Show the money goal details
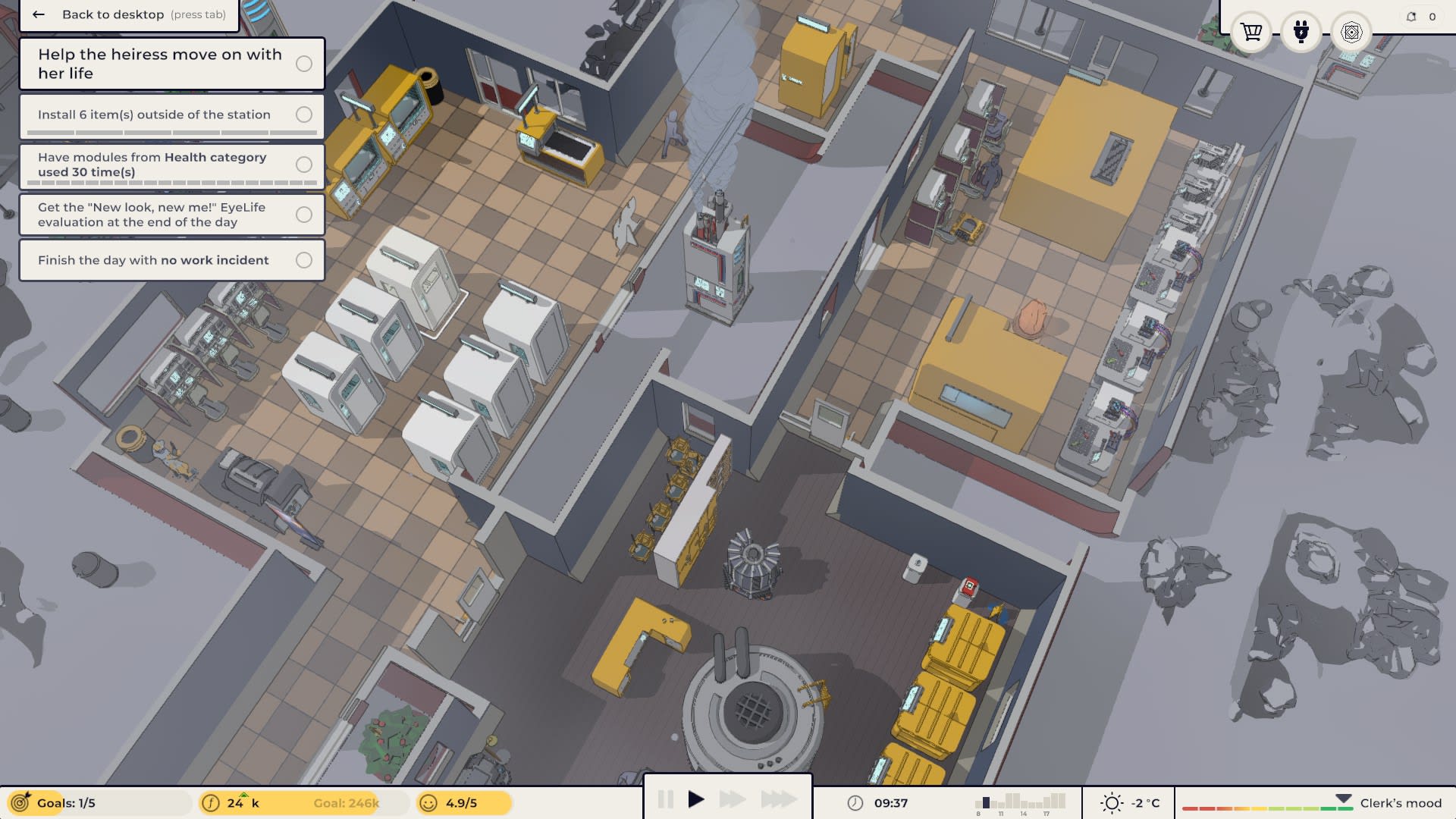The image size is (1456, 819). click(x=303, y=803)
